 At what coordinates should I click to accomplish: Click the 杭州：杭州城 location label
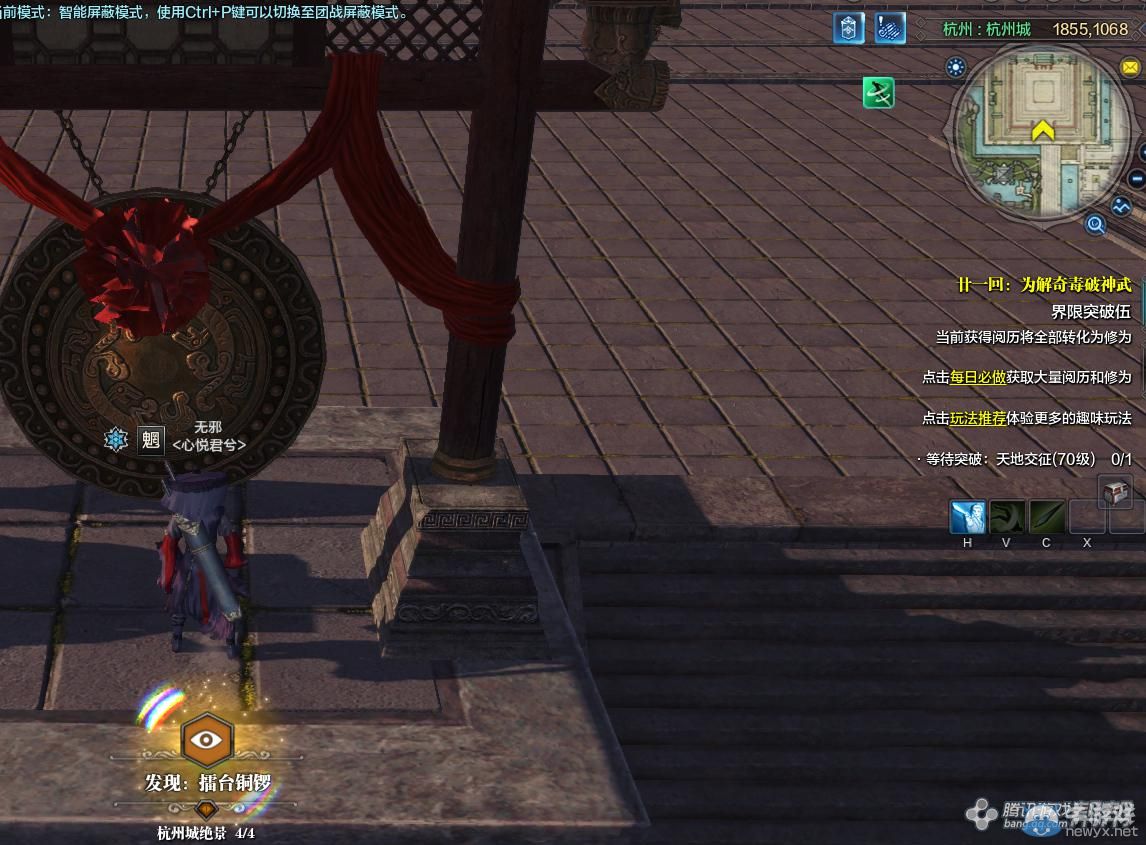tap(986, 30)
